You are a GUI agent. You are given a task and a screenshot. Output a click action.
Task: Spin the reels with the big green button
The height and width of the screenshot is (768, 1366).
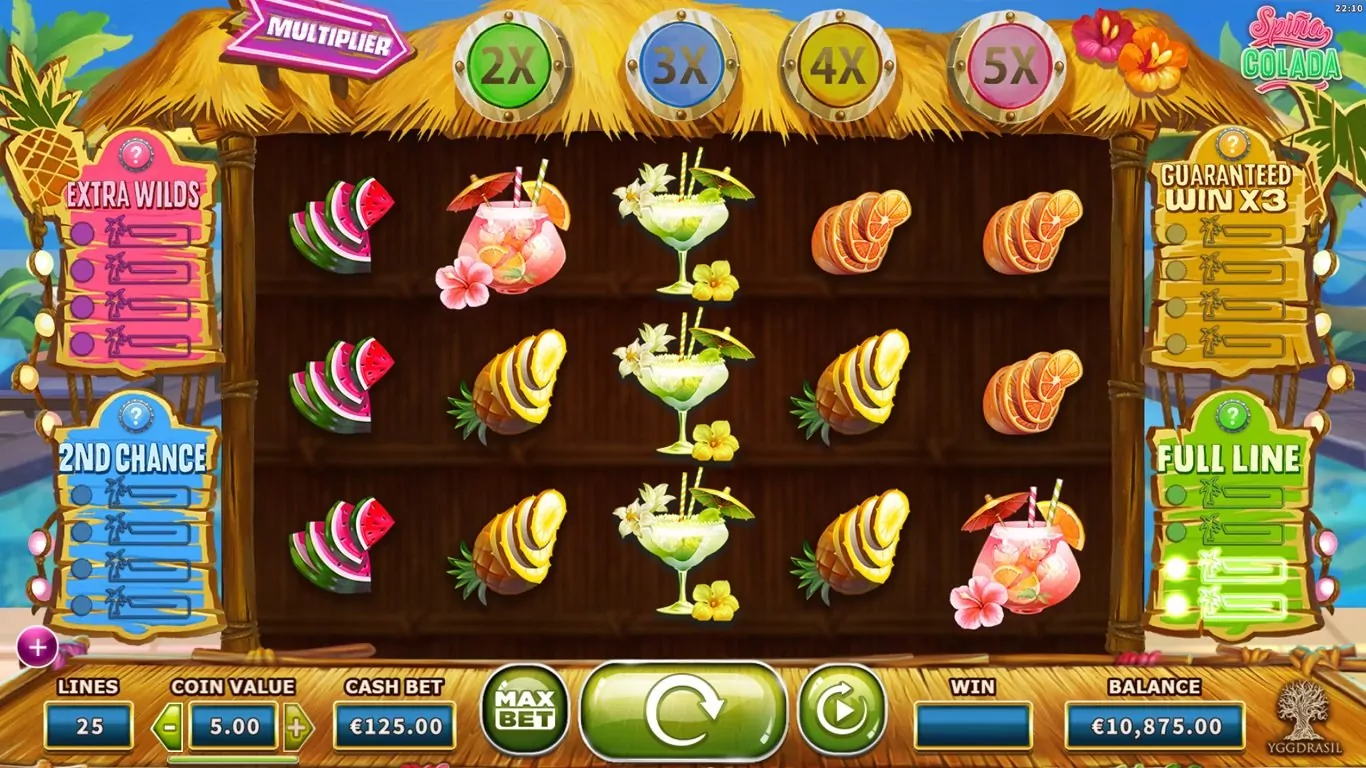coord(683,709)
